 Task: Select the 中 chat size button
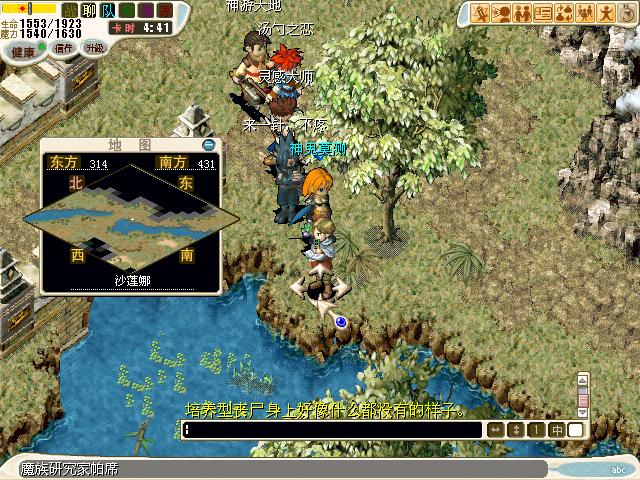(558, 429)
